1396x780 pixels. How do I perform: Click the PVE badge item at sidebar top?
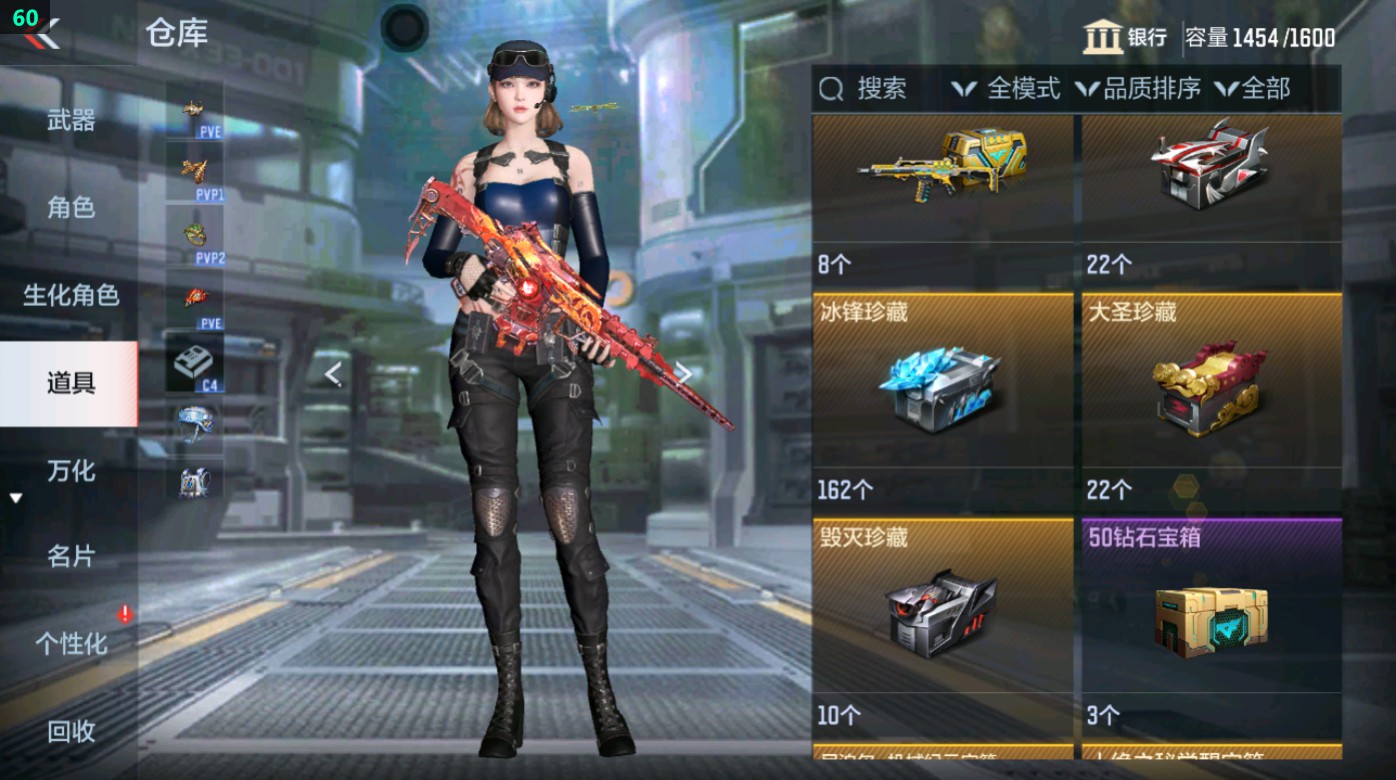196,110
